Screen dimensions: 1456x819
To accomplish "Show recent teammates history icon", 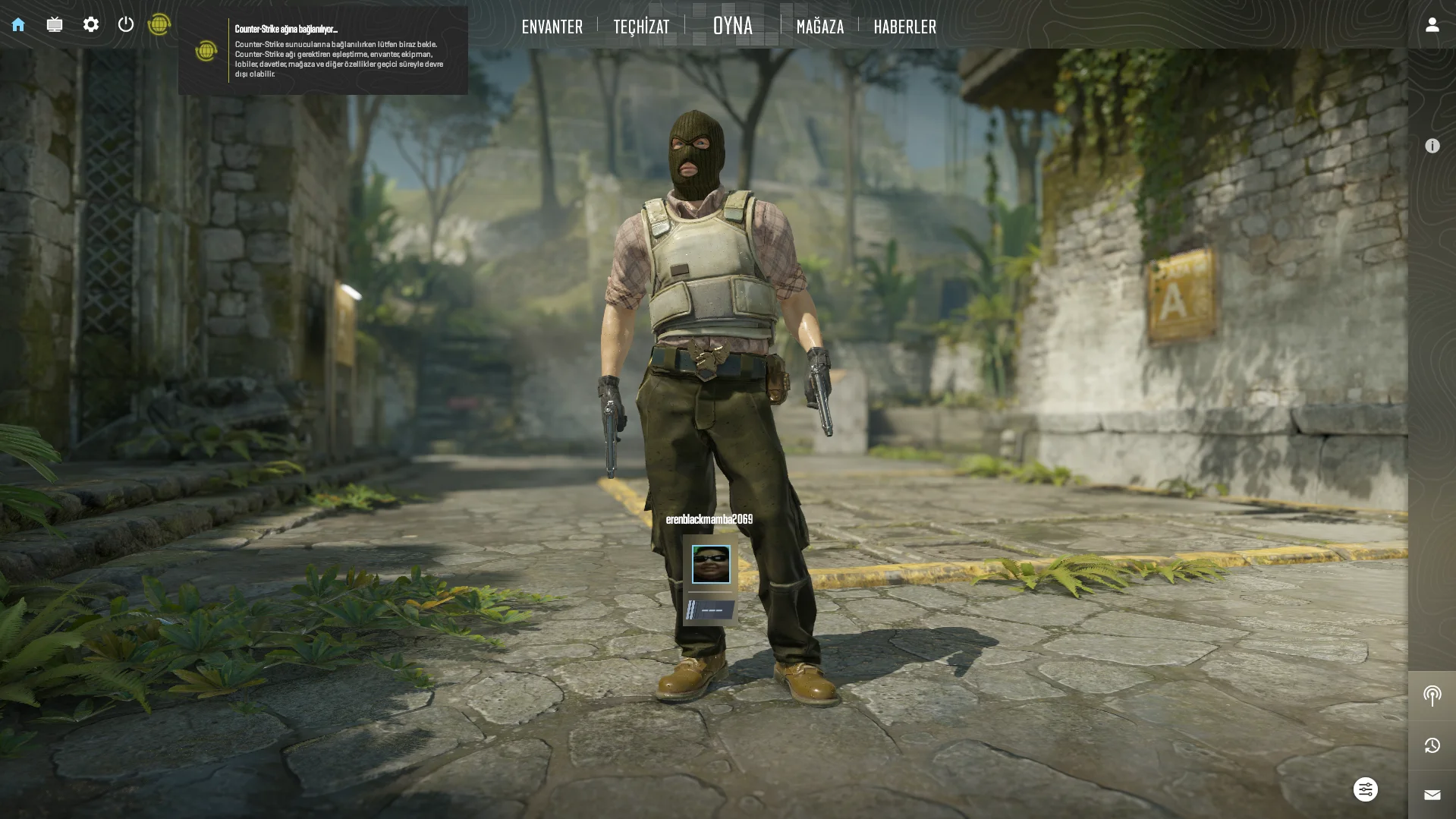I will (1432, 745).
